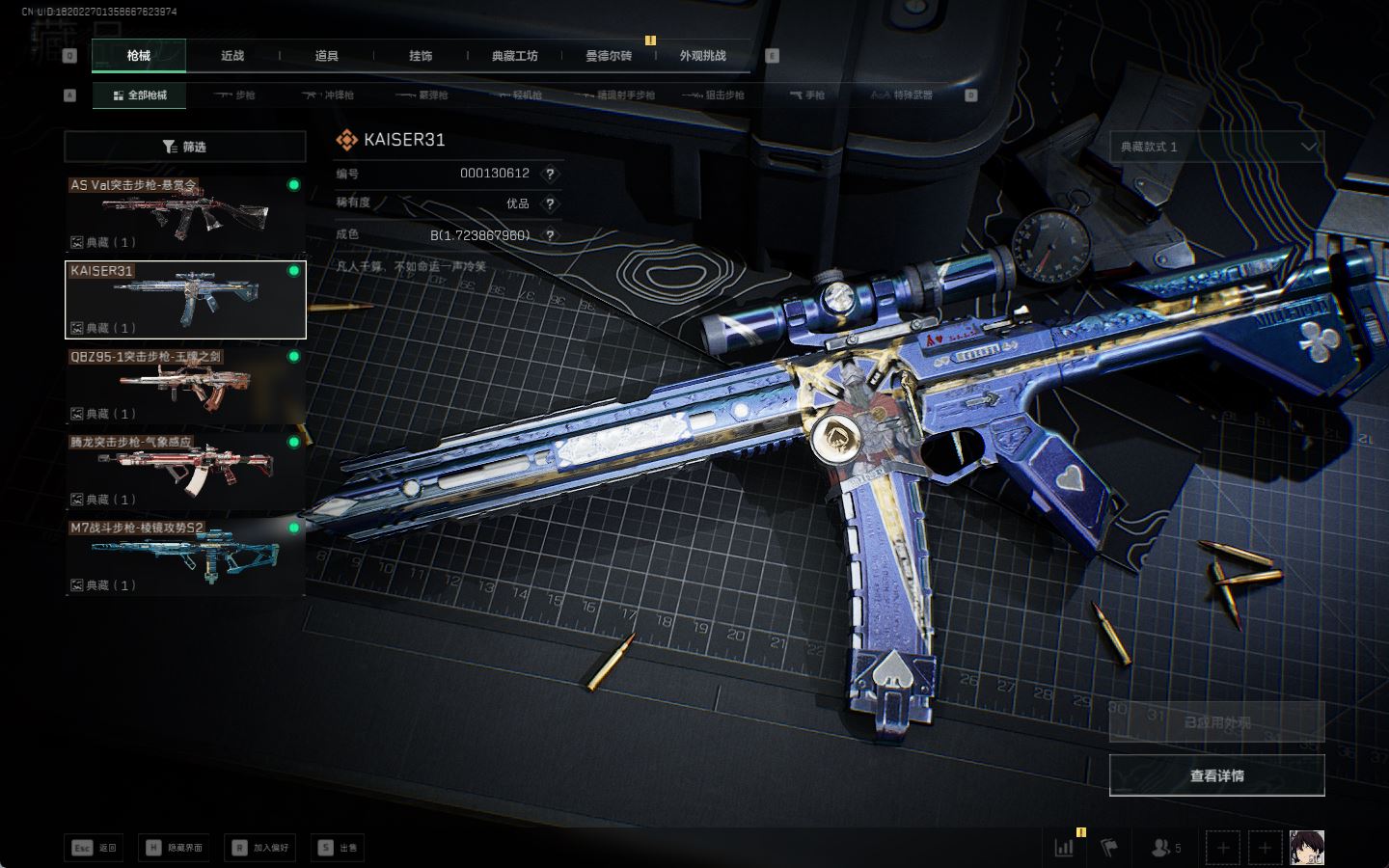Select the 腾龙突击步枪 气象感应 skin
This screenshot has height=868, width=1389.
(185, 471)
